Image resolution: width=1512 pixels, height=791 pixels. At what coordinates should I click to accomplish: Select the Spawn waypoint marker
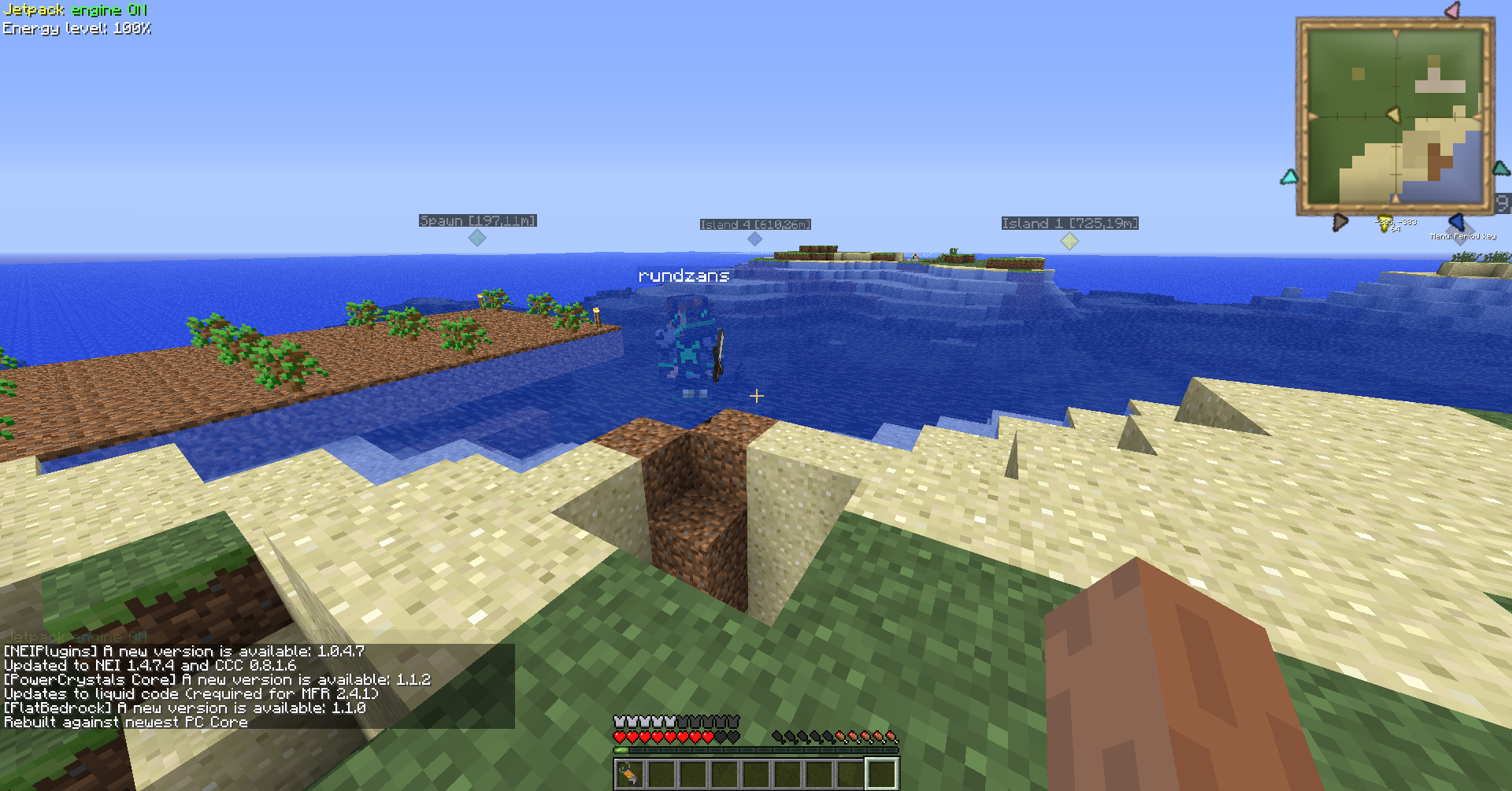pyautogui.click(x=477, y=238)
